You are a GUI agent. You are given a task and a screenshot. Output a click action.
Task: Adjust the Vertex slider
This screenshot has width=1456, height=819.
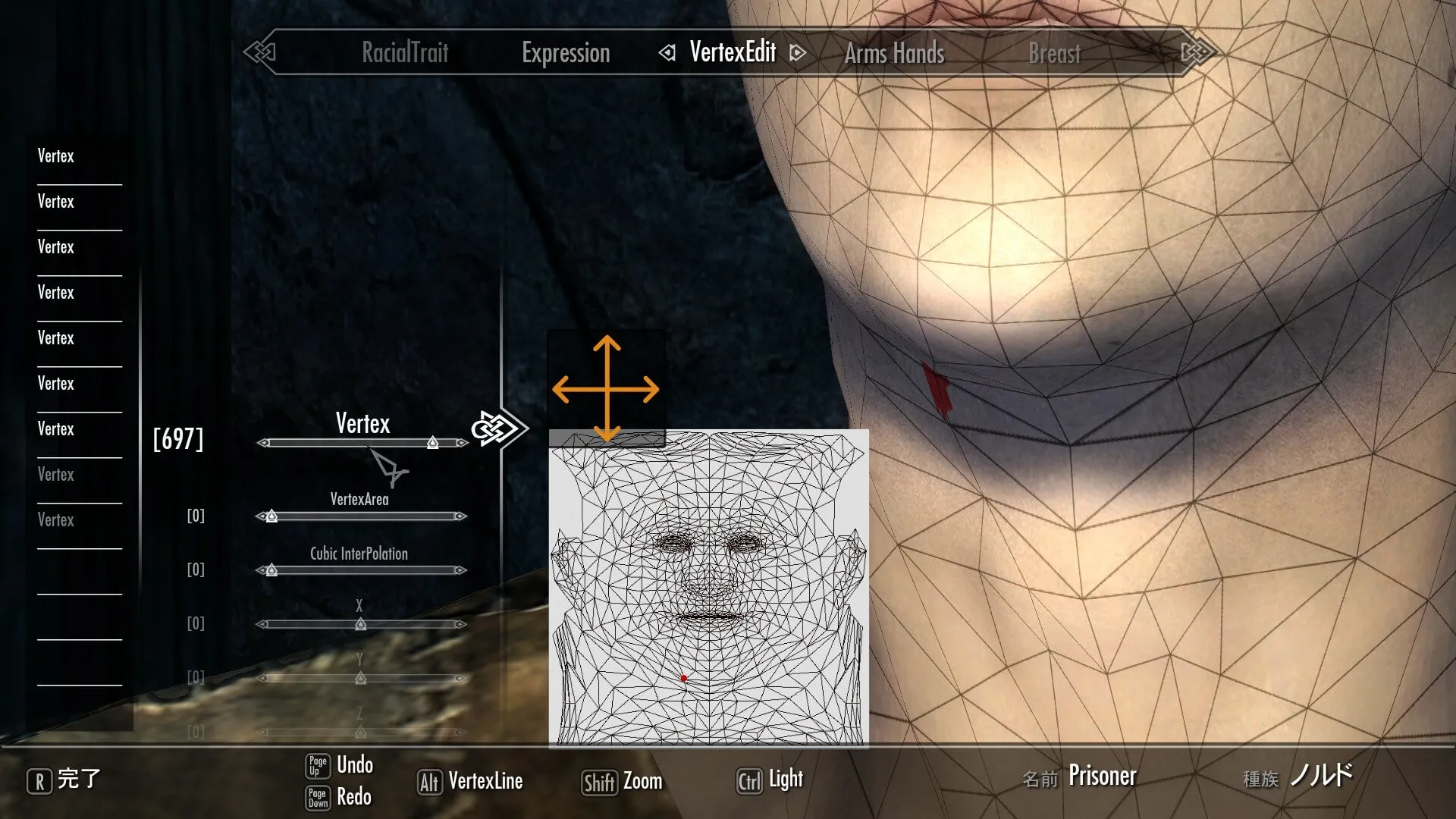432,443
